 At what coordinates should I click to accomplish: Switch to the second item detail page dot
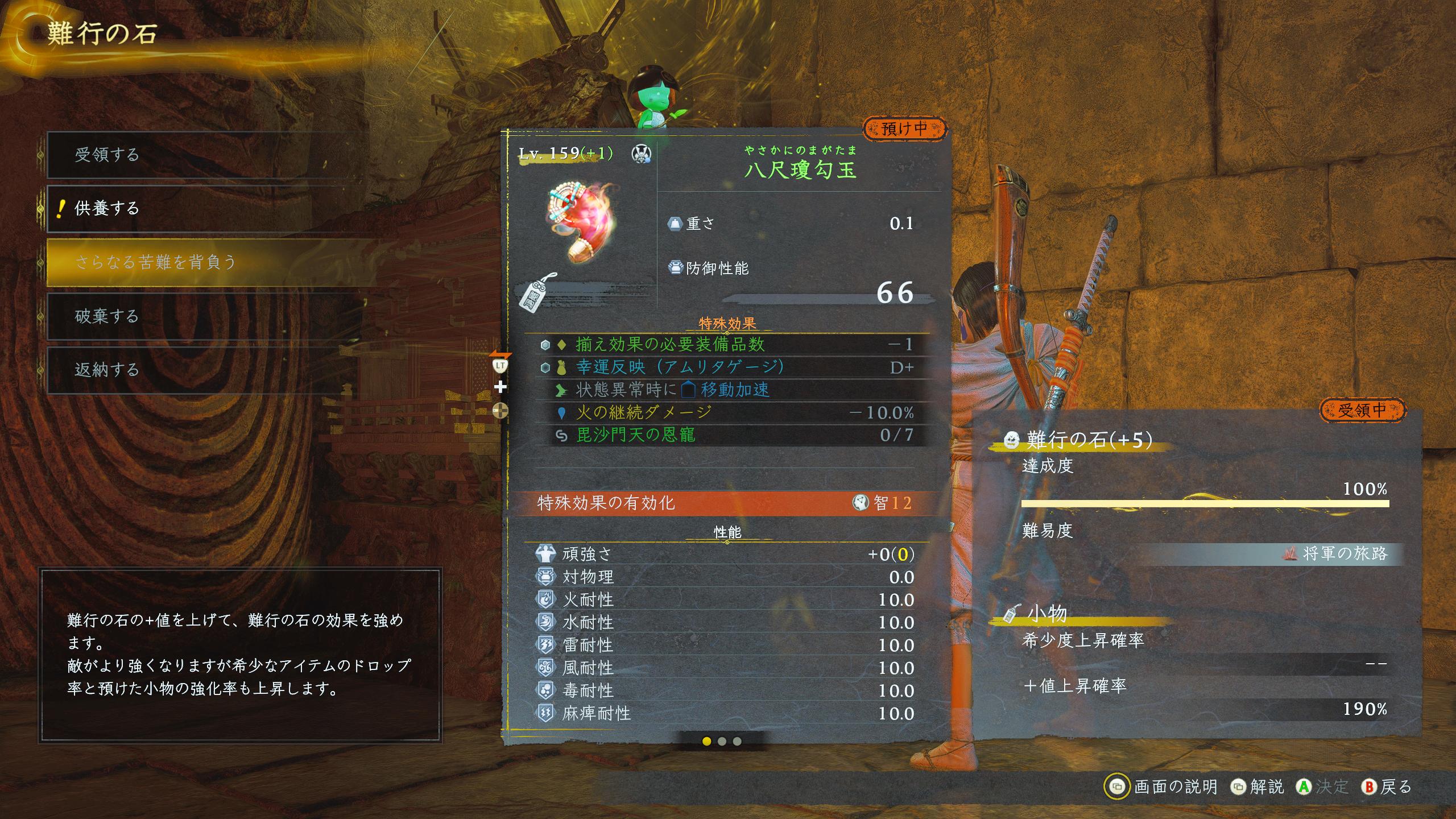click(722, 741)
